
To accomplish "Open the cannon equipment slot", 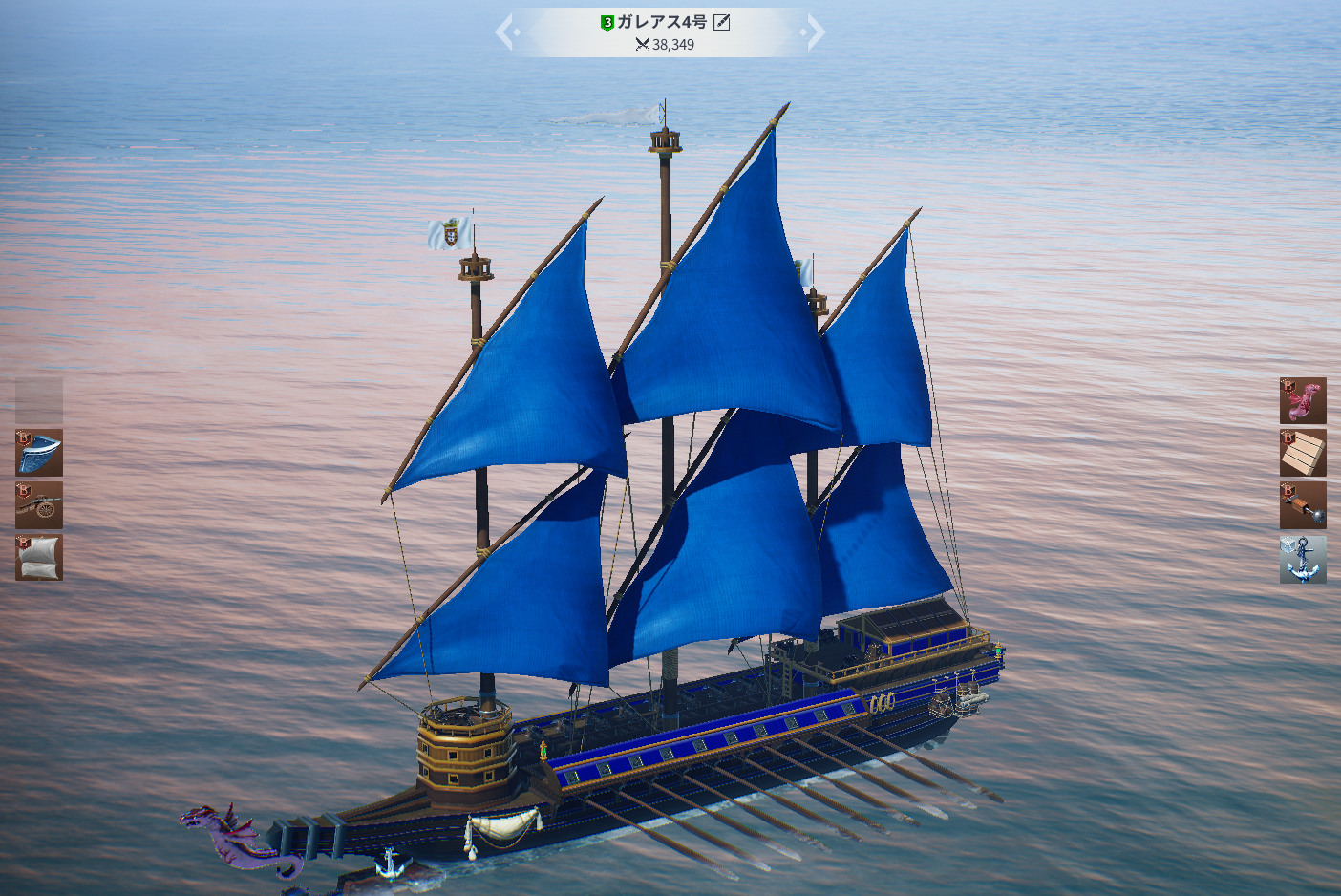I will (x=39, y=505).
